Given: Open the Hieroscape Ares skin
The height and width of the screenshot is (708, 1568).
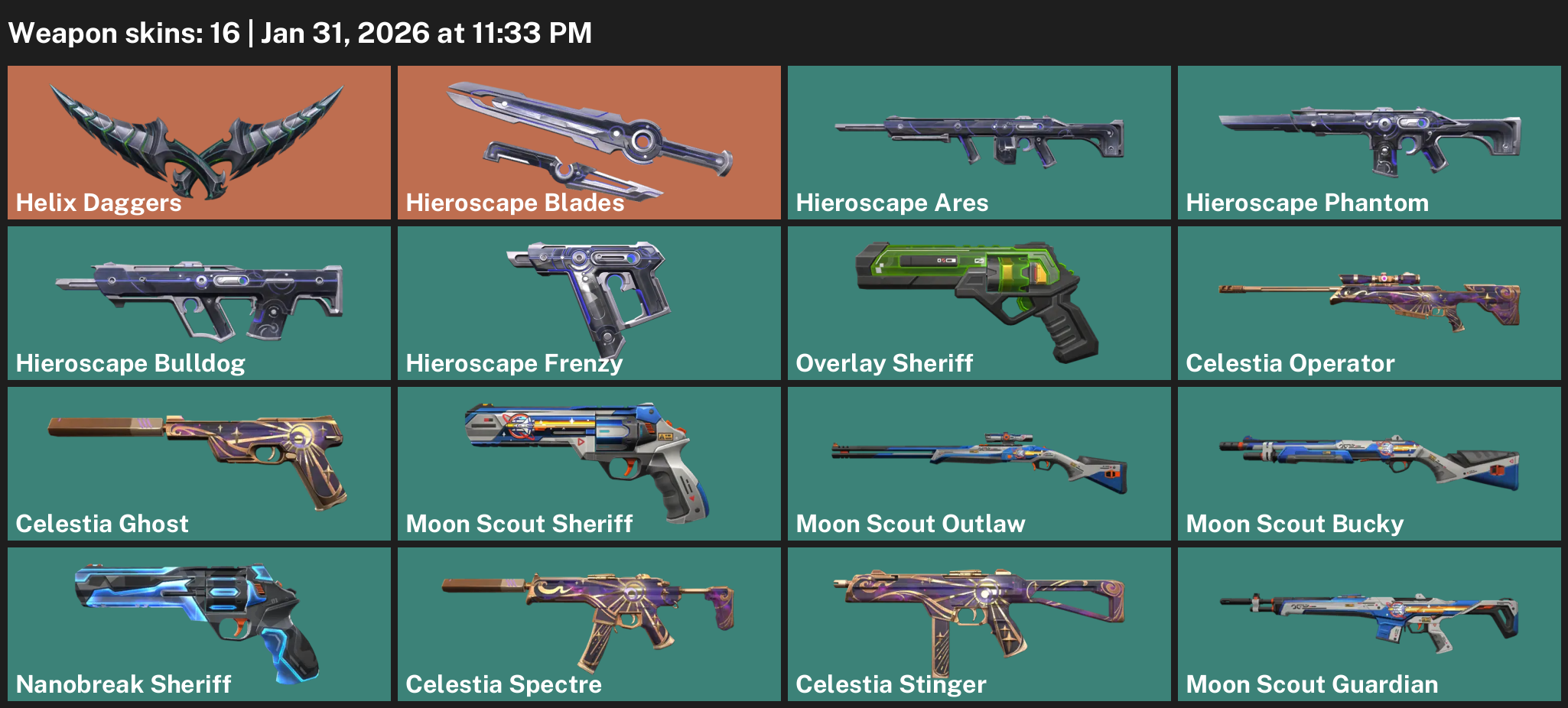Looking at the screenshot, I should pyautogui.click(x=979, y=142).
